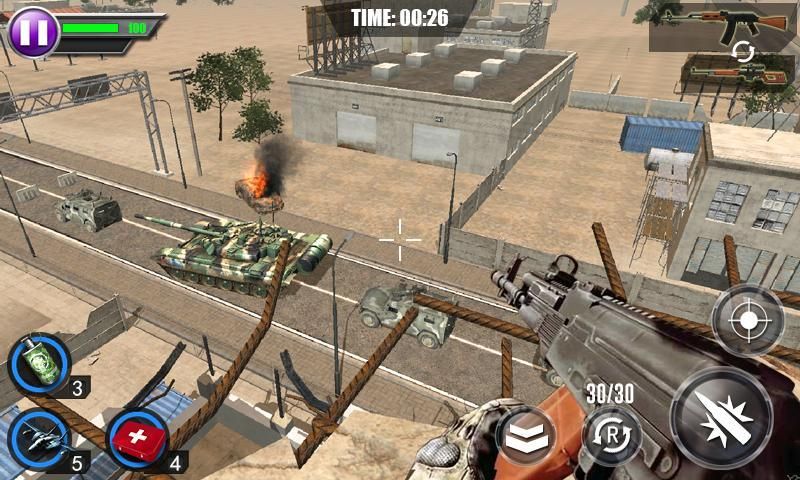This screenshot has width=800, height=480.
Task: Call in the jet airstrike
Action: click(x=39, y=437)
